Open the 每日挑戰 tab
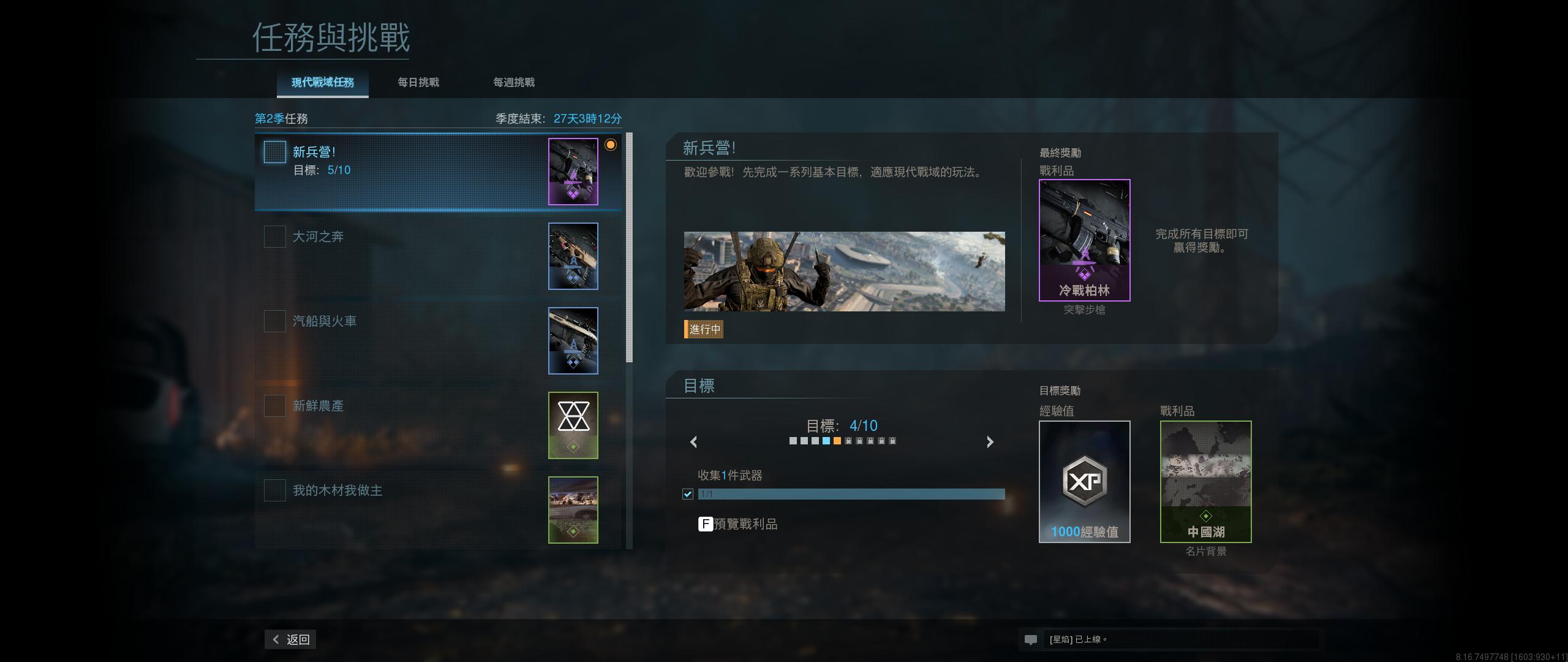This screenshot has width=1568, height=662. (x=418, y=83)
